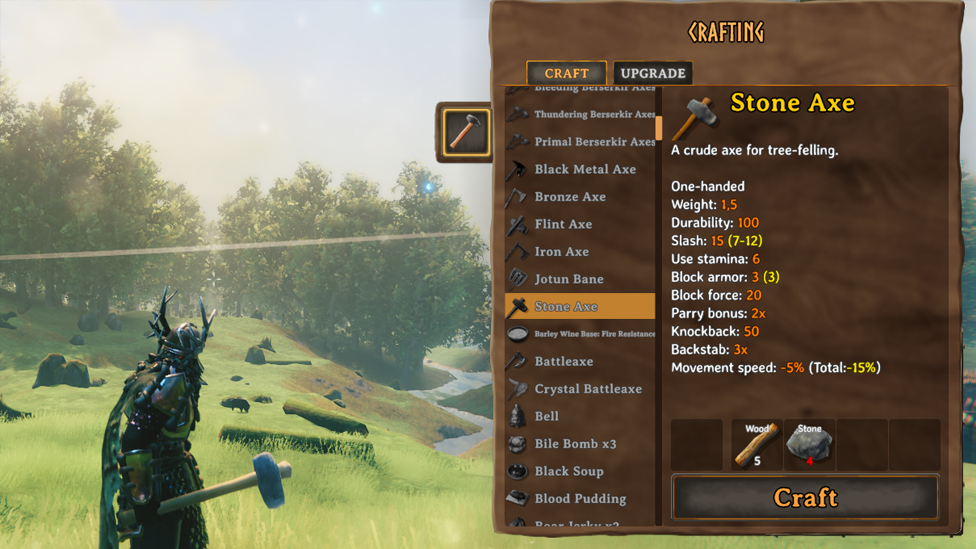Select Bronze Axe from recipe list
976x549 pixels.
569,197
